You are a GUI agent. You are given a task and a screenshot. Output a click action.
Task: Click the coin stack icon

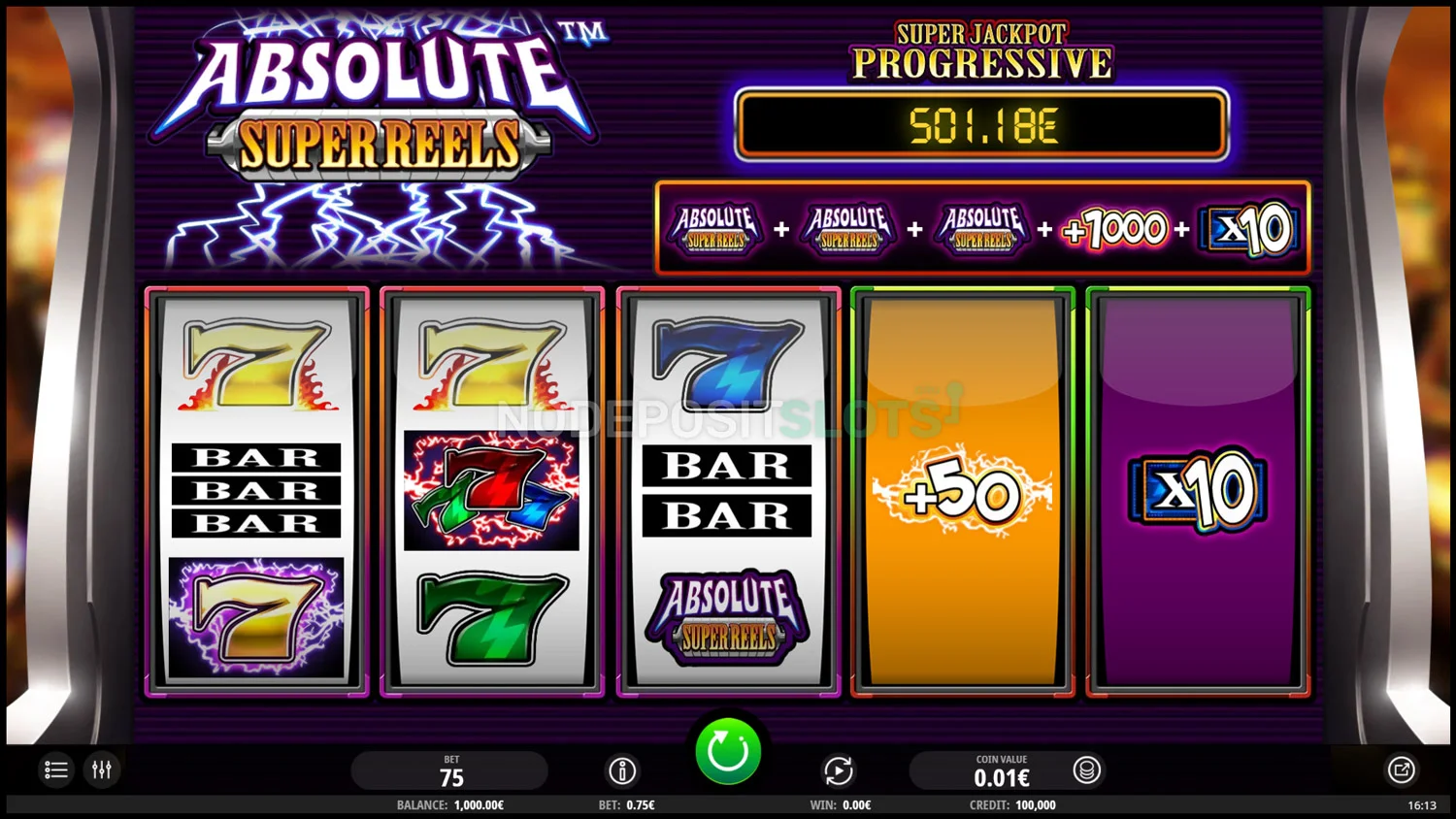click(x=1086, y=770)
